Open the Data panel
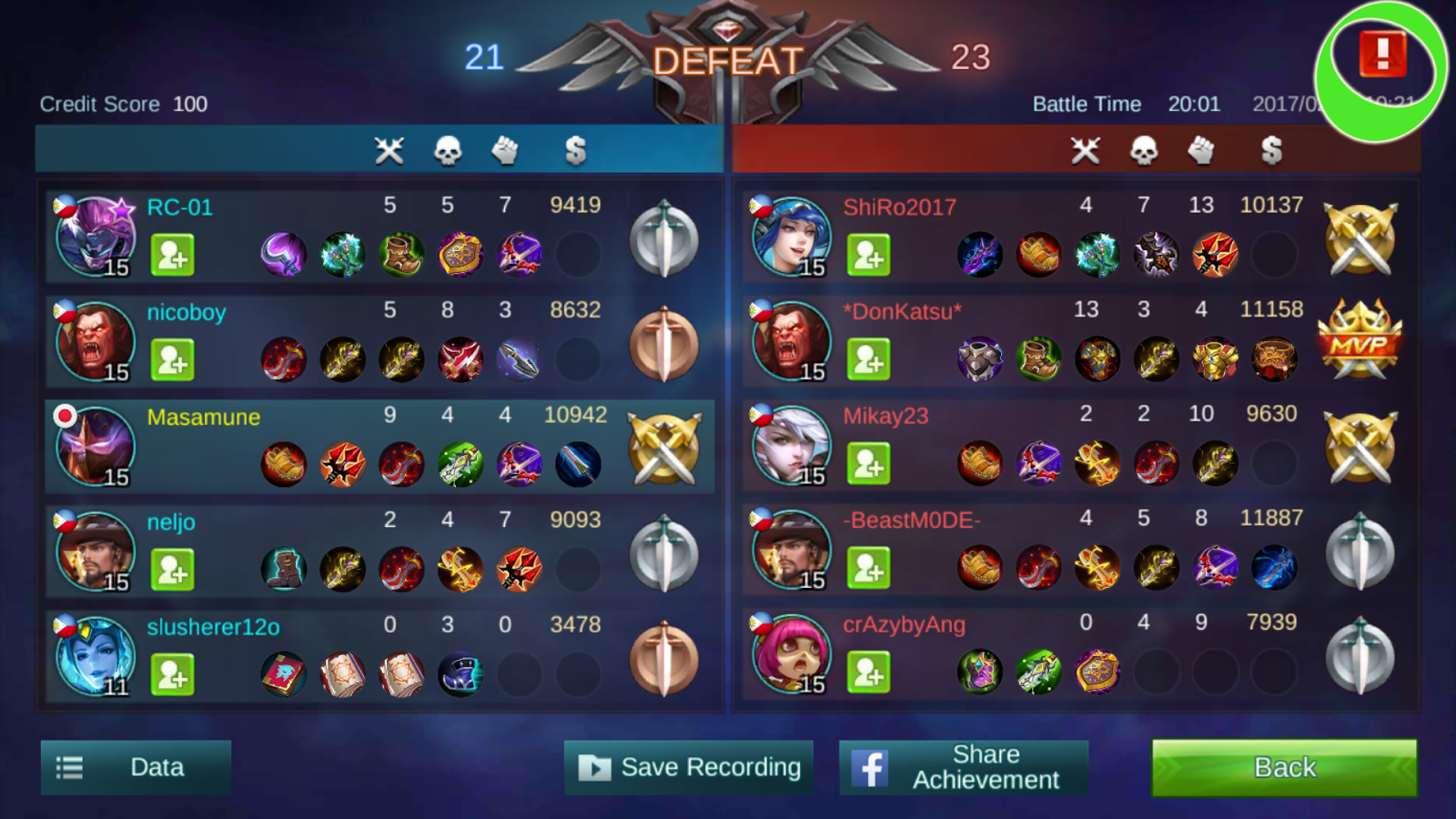 coord(135,767)
